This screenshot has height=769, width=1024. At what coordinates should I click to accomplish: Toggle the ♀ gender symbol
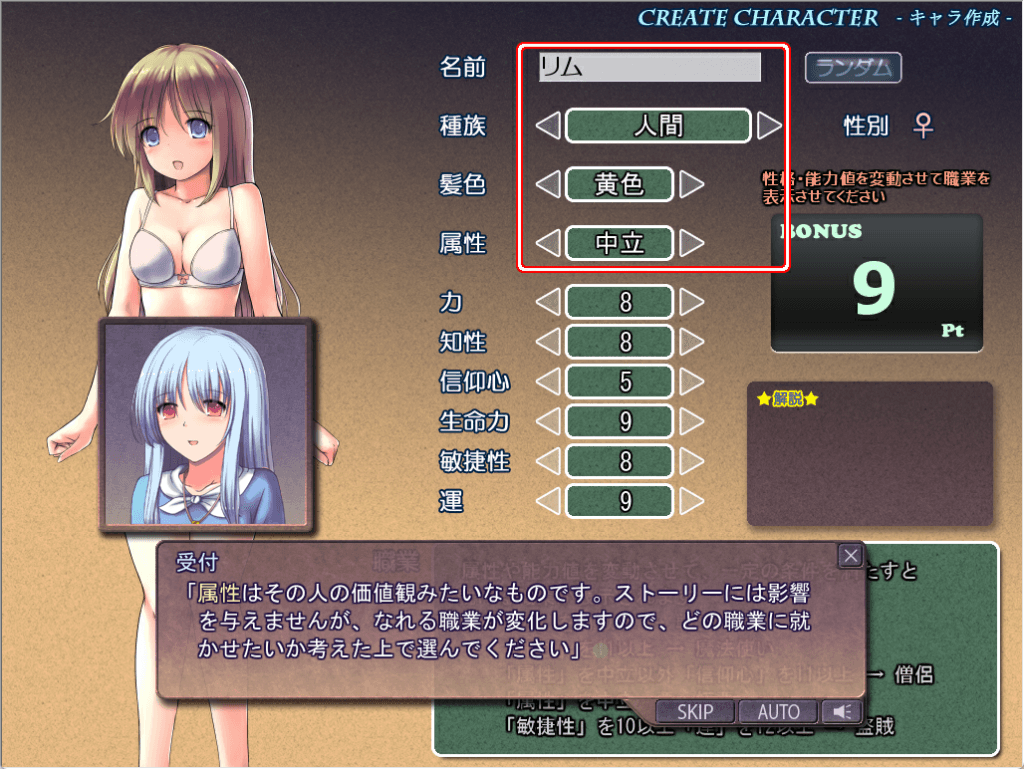[924, 126]
